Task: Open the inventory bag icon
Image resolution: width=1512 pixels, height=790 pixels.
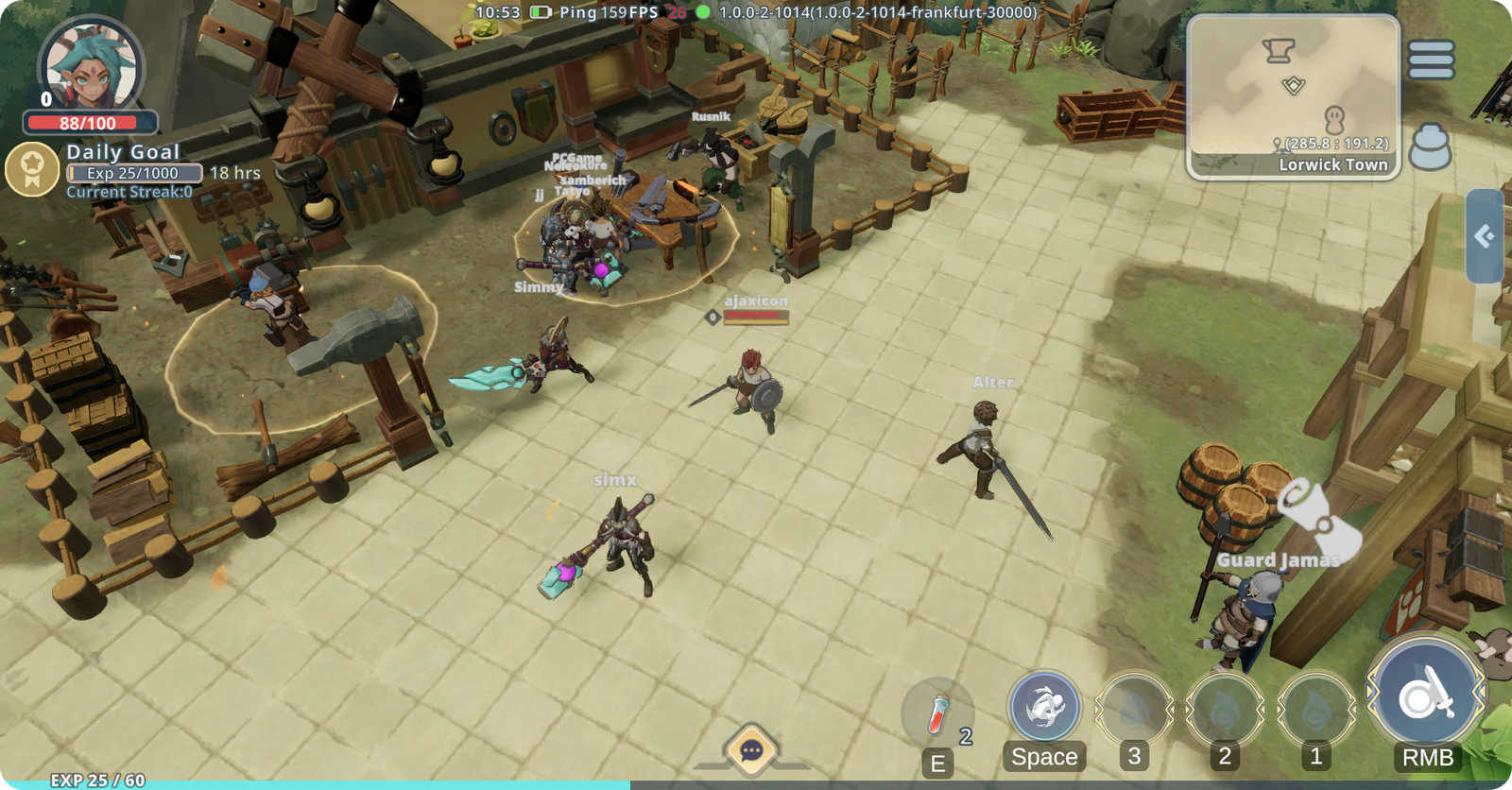Action: [1430, 147]
